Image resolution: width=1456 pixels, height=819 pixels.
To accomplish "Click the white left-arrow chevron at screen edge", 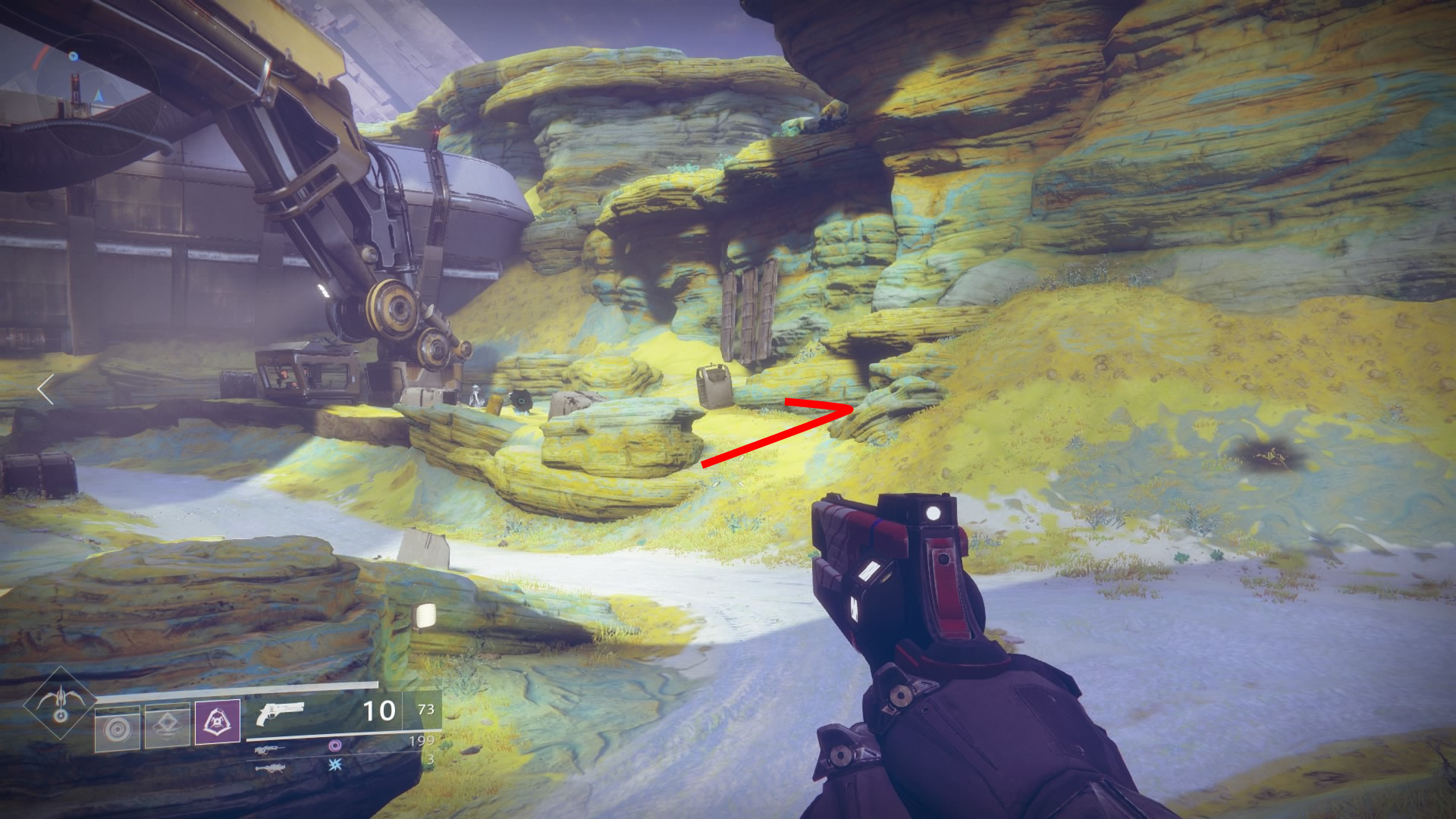I will tap(45, 389).
